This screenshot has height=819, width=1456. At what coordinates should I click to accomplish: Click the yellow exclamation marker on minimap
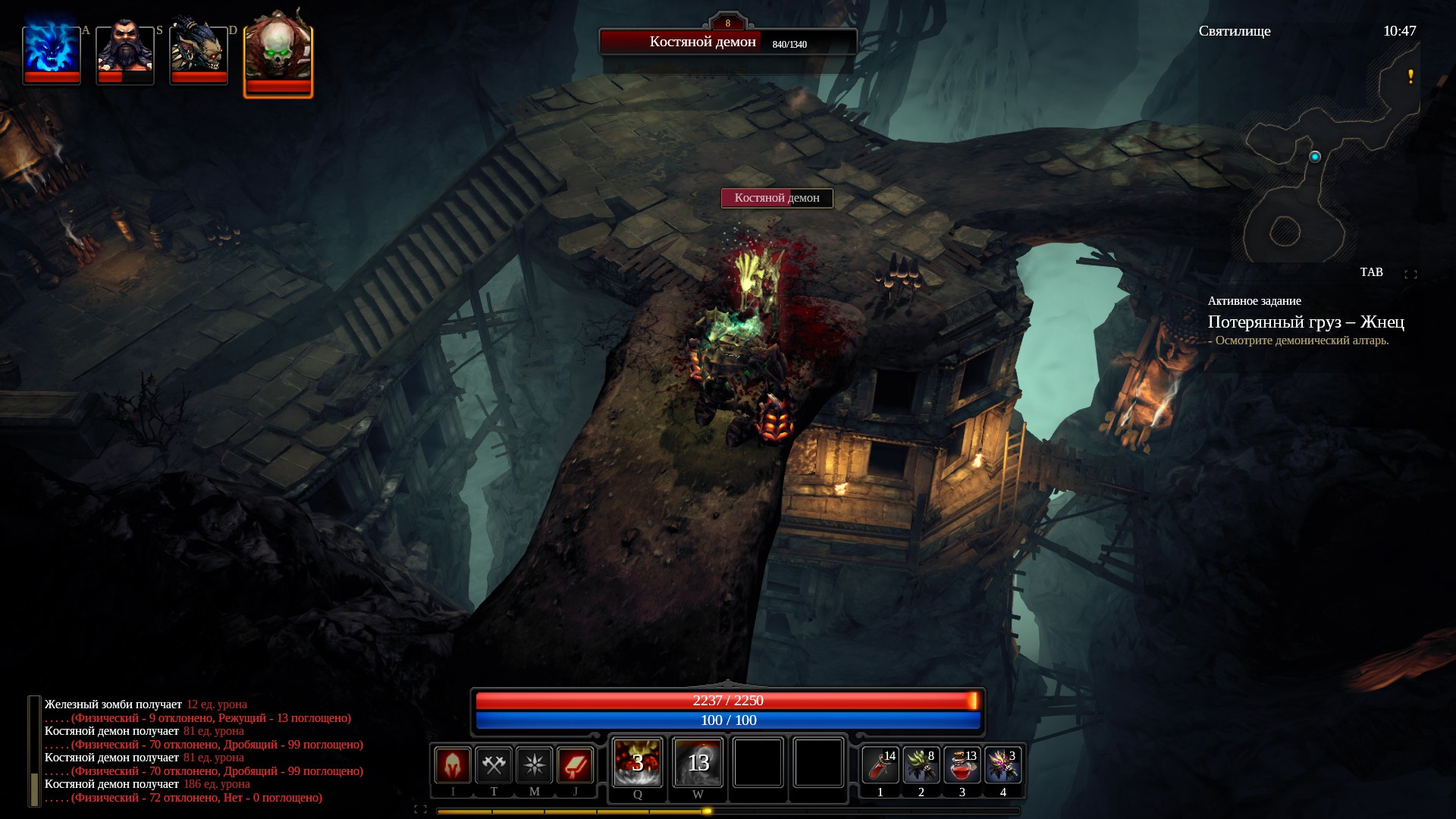click(x=1410, y=77)
